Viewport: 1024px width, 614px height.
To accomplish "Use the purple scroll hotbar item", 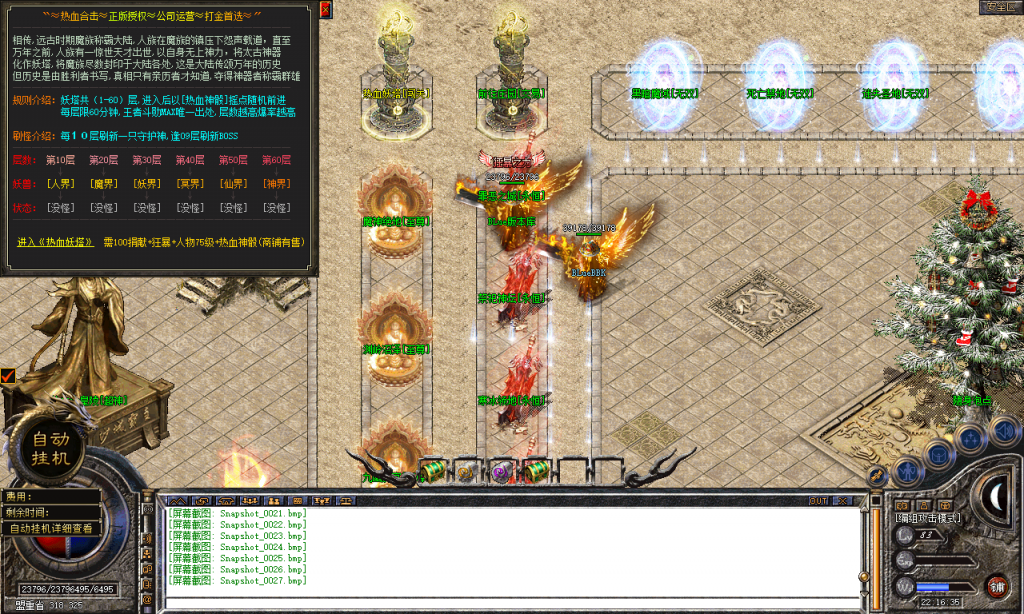I will (500, 471).
